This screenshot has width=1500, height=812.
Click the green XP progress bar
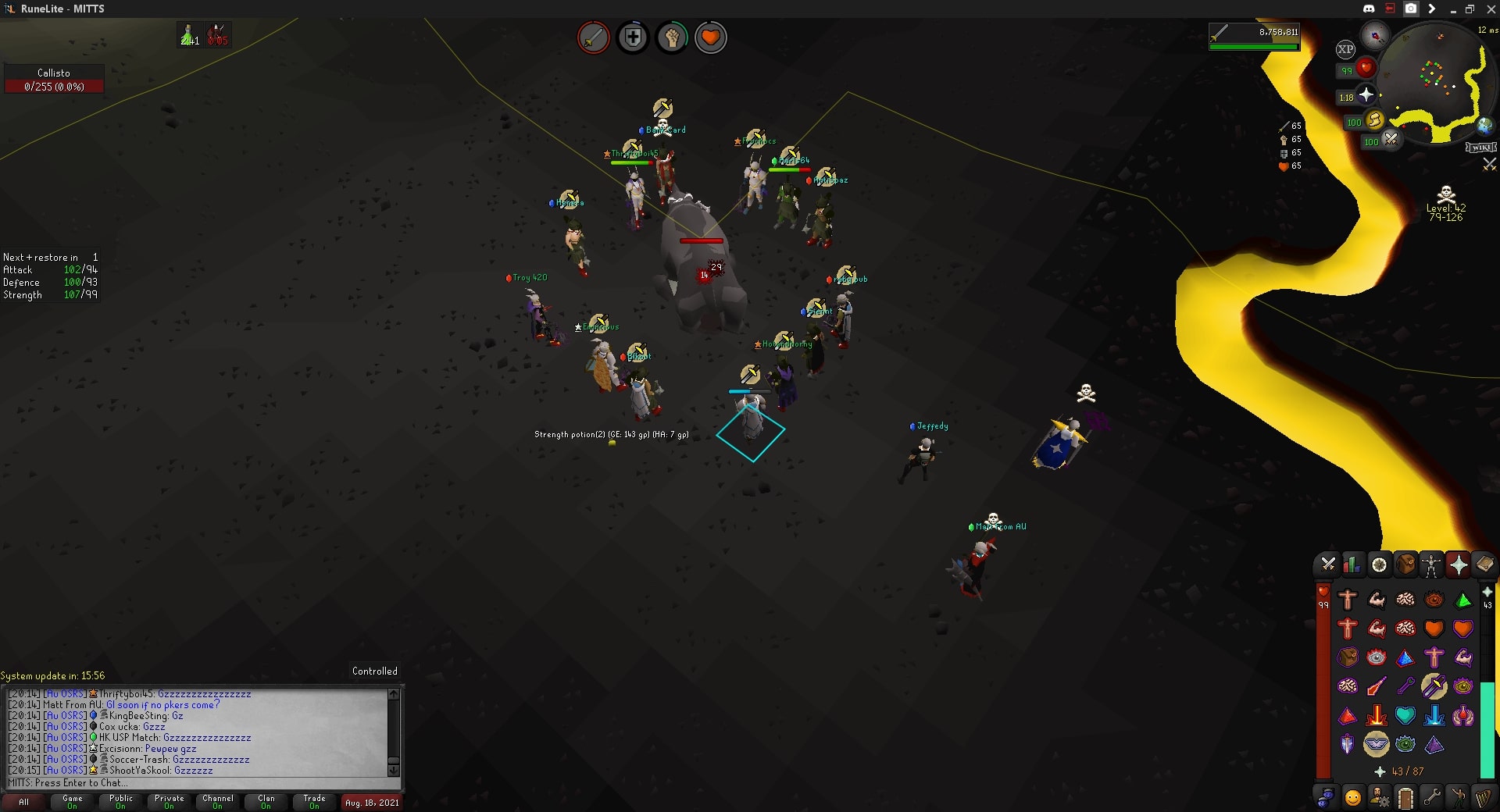[1255, 45]
